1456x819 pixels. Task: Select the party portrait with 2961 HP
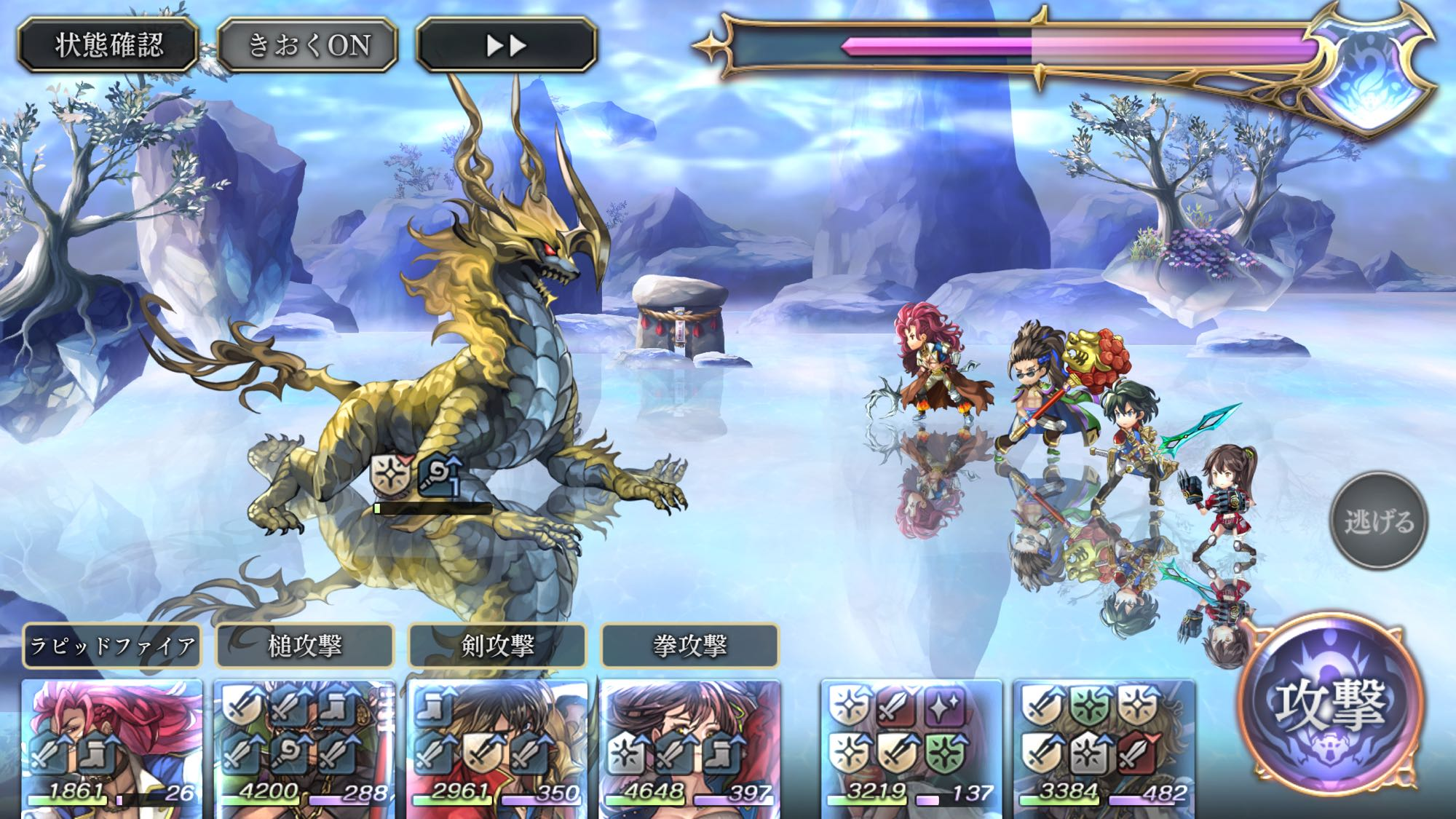tap(497, 746)
